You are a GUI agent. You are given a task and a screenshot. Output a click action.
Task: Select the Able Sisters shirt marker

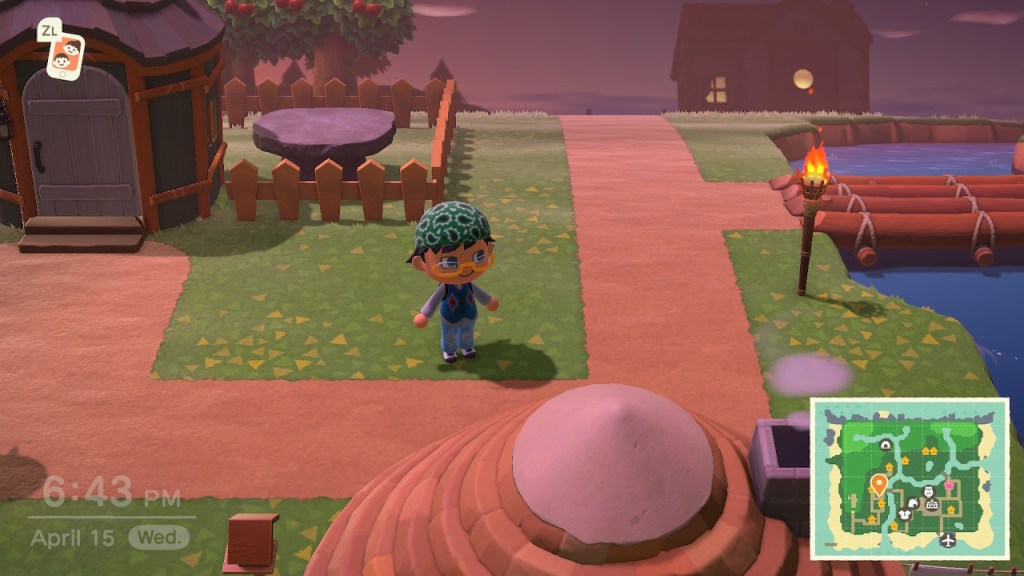pos(904,512)
